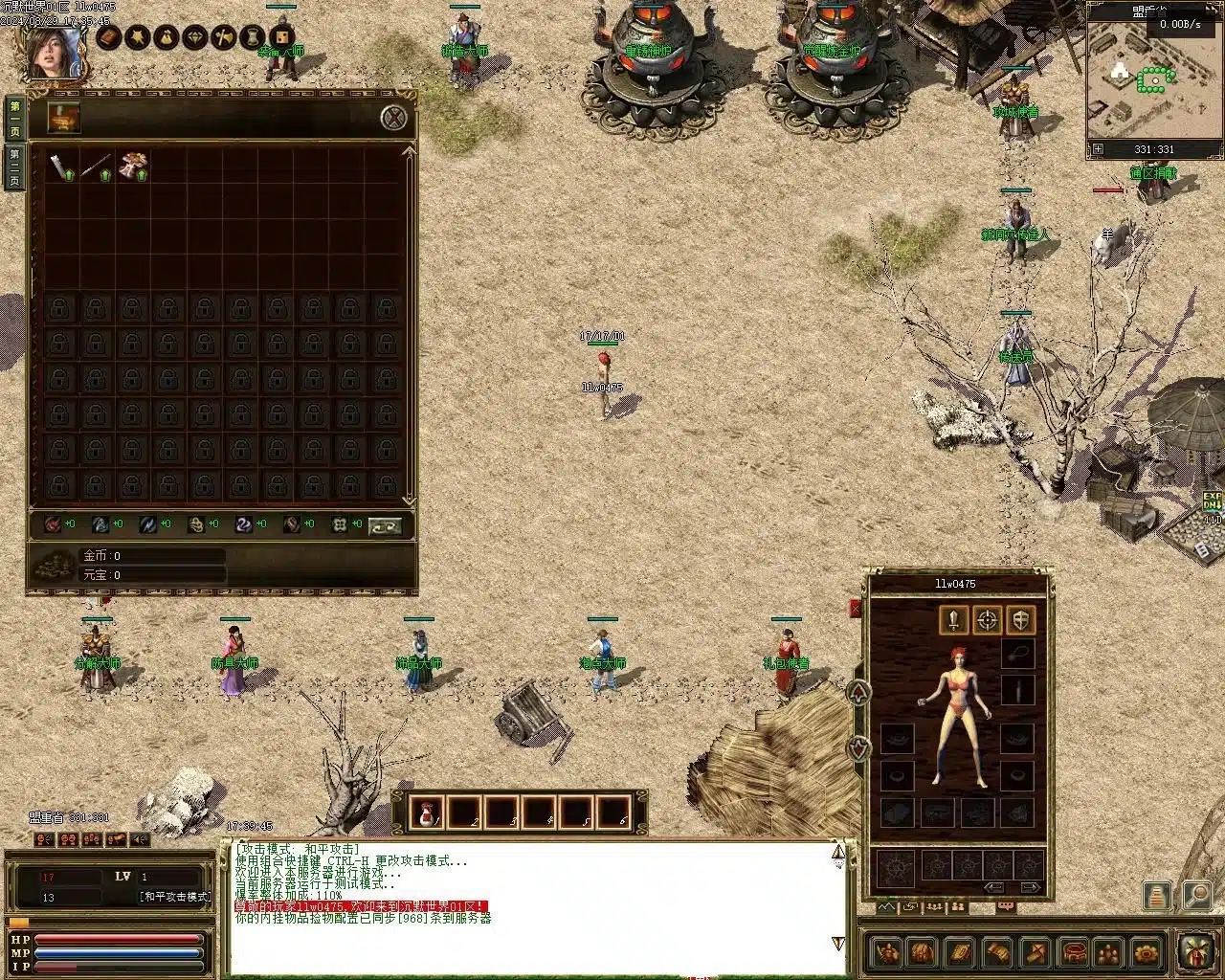Open the gear settings button in bottom toolbar
The width and height of the screenshot is (1225, 980).
tap(1146, 953)
